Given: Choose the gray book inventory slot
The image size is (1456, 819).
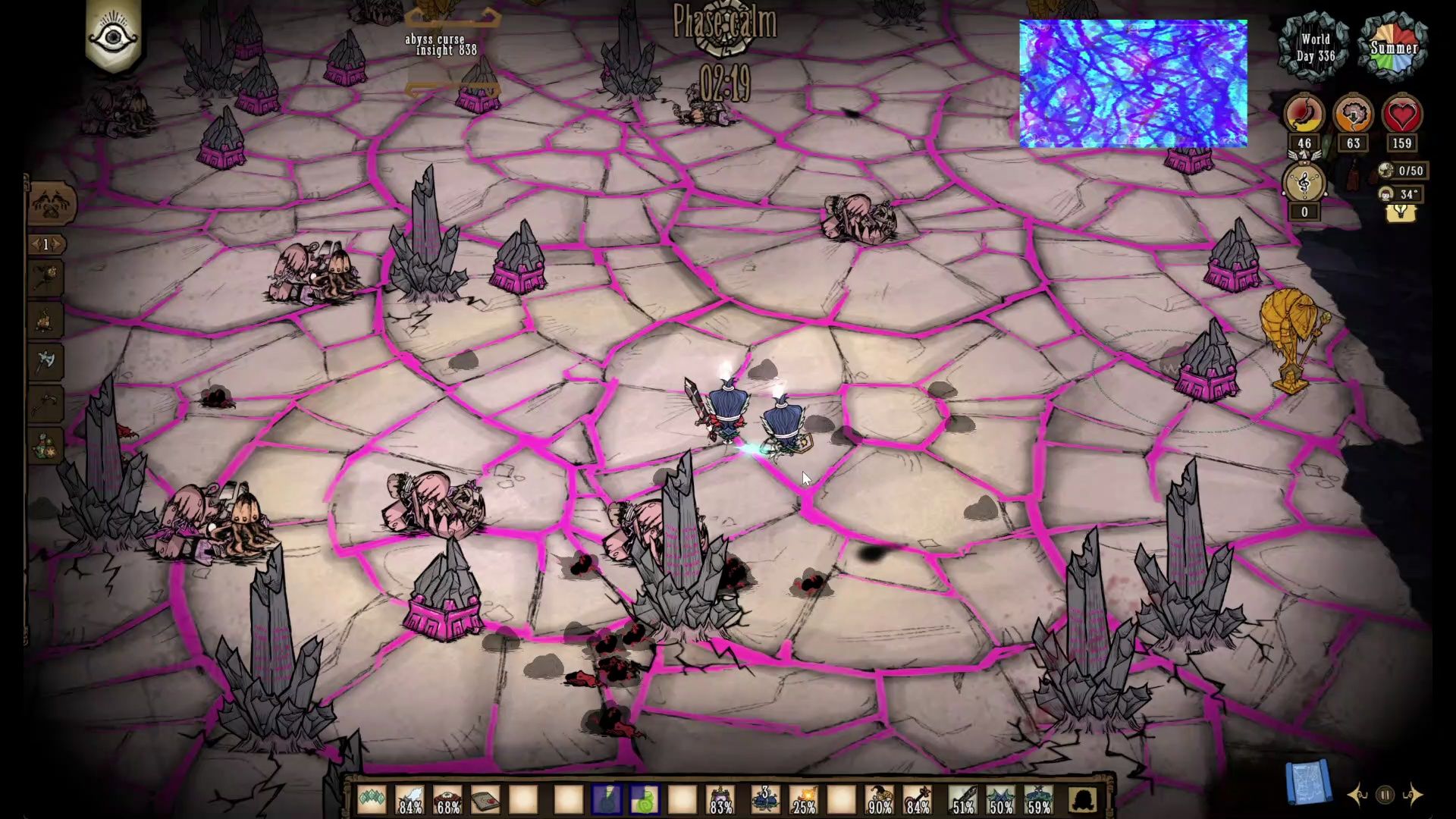Looking at the screenshot, I should (485, 799).
